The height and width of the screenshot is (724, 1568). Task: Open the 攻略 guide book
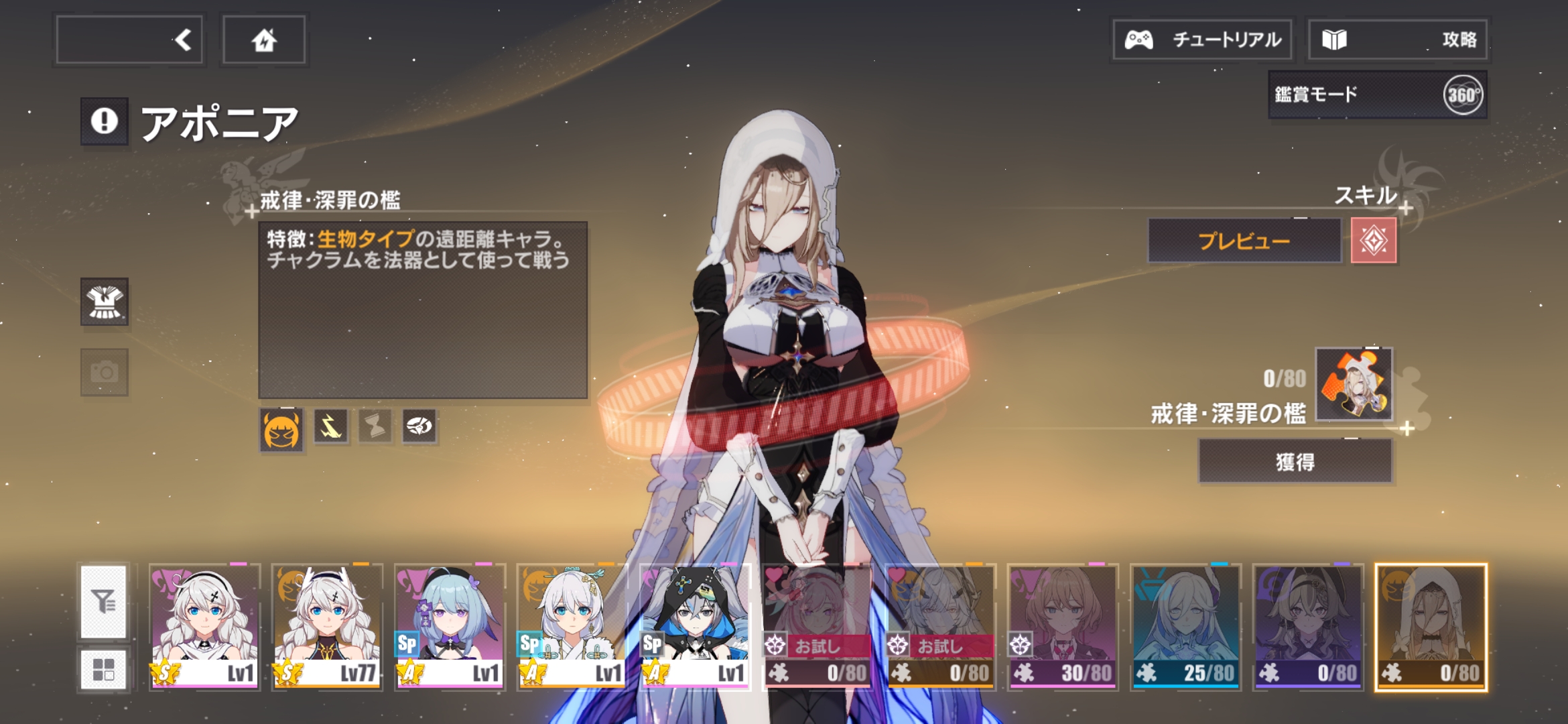click(x=1398, y=40)
